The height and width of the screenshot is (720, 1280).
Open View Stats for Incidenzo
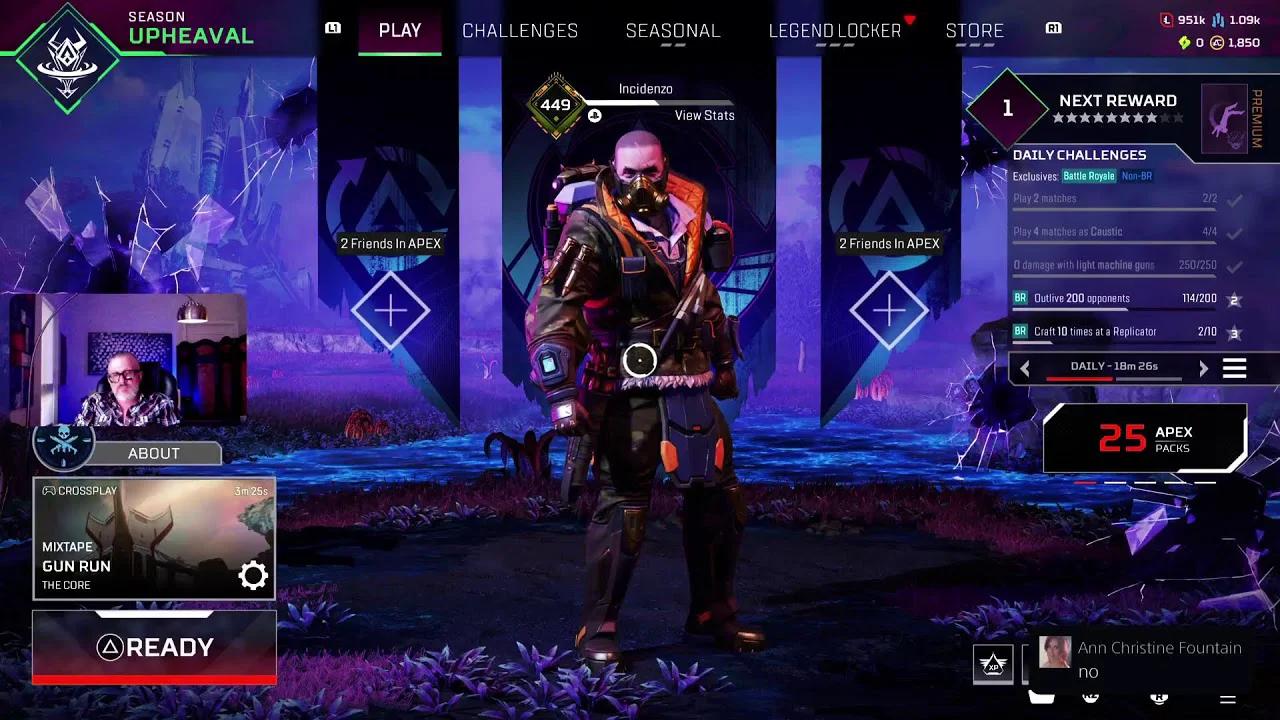tap(704, 115)
